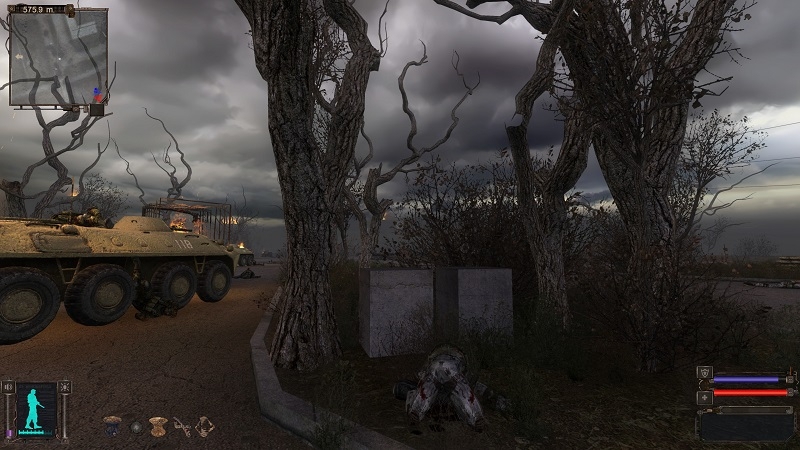This screenshot has height=450, width=800.
Task: Click the health cross icon
Action: [x=704, y=397]
